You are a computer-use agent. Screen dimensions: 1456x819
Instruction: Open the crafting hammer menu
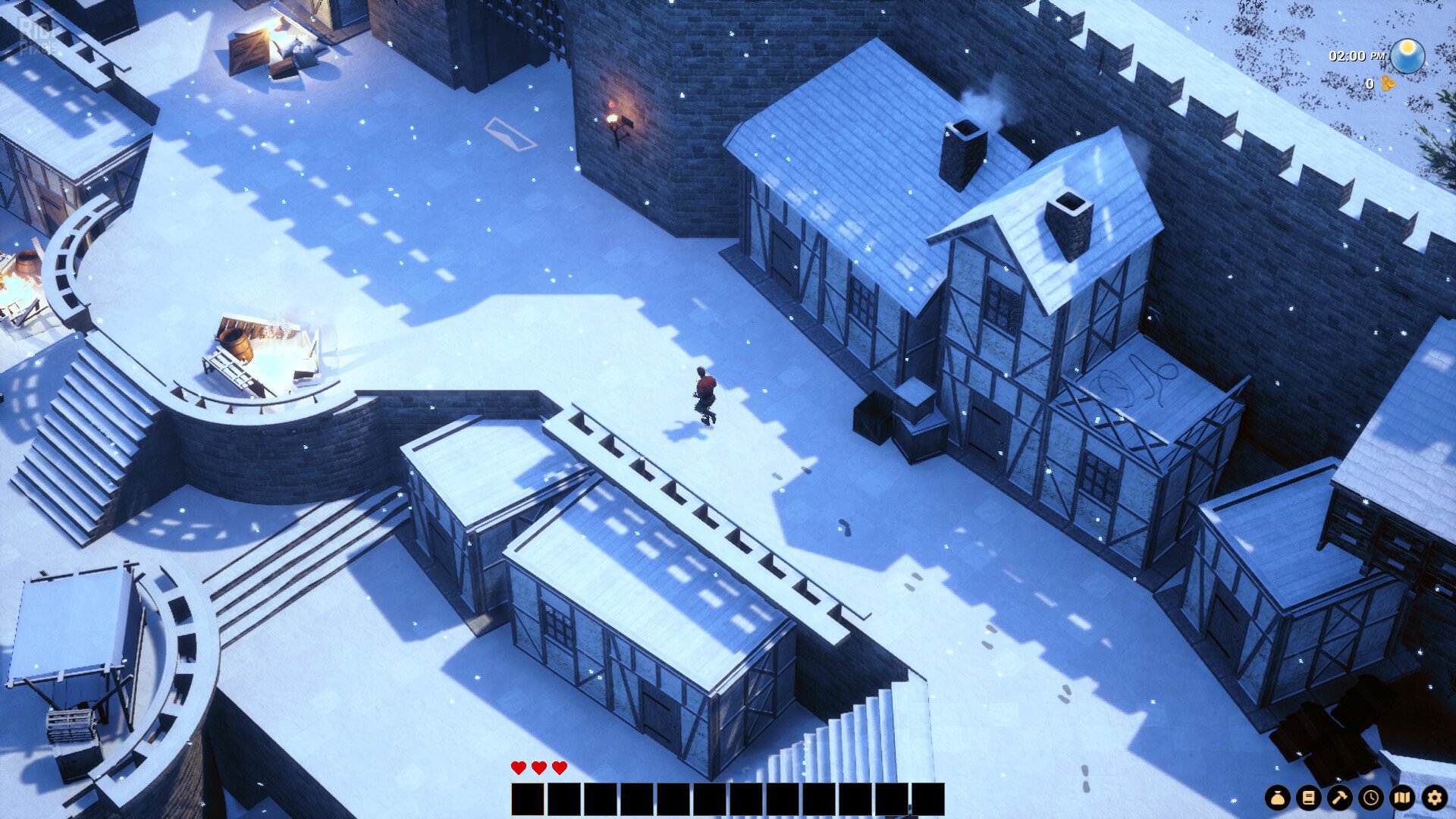[1339, 798]
